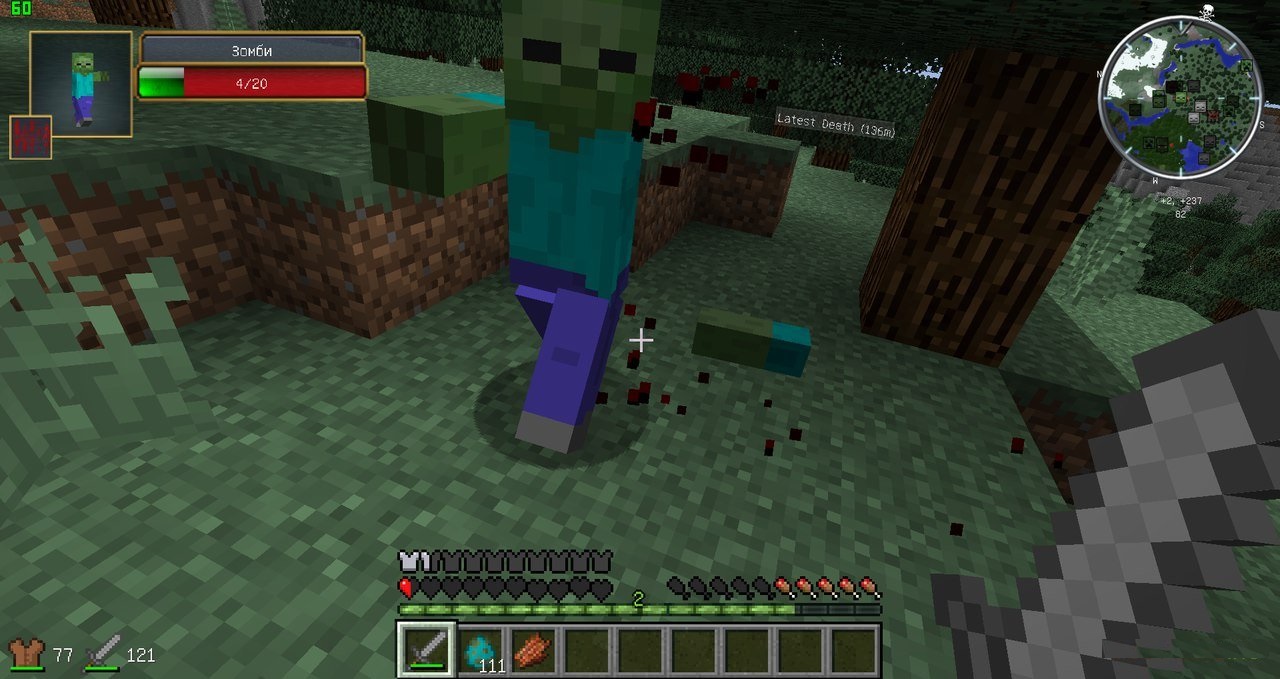Click the Latest Death waypoint label
The image size is (1280, 679).
click(x=835, y=124)
